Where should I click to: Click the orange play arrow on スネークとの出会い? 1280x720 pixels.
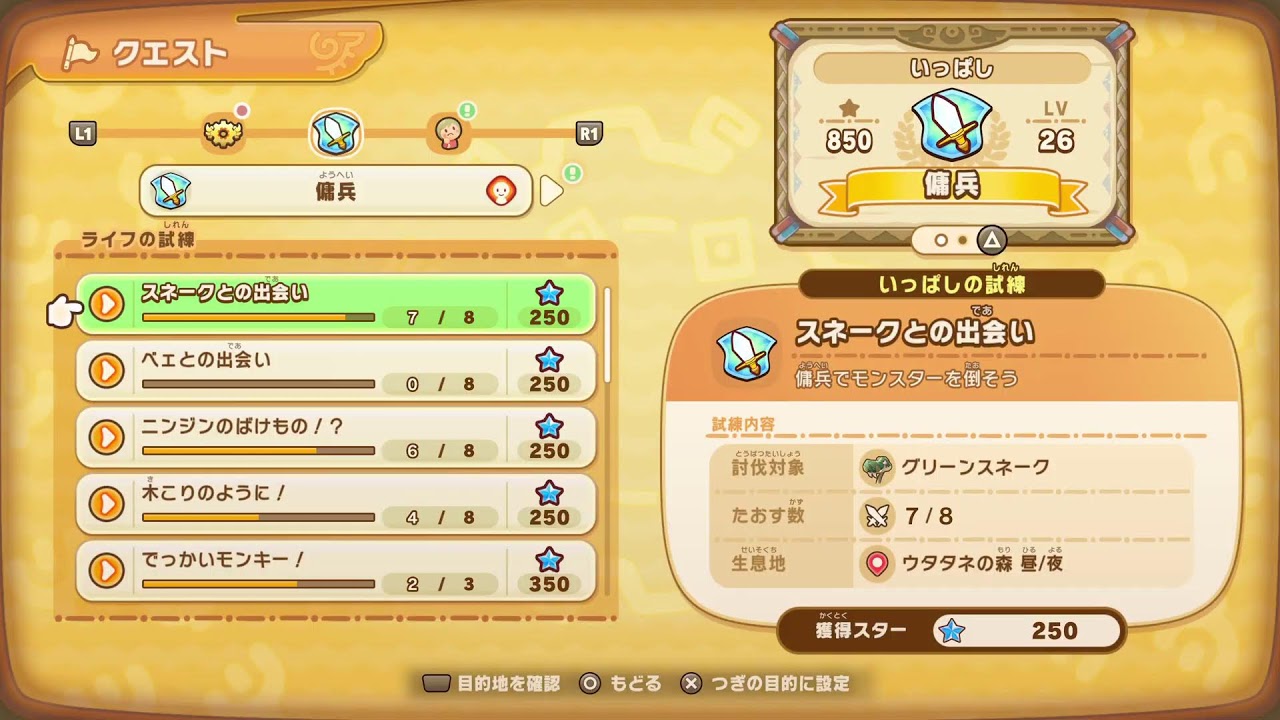tap(108, 304)
